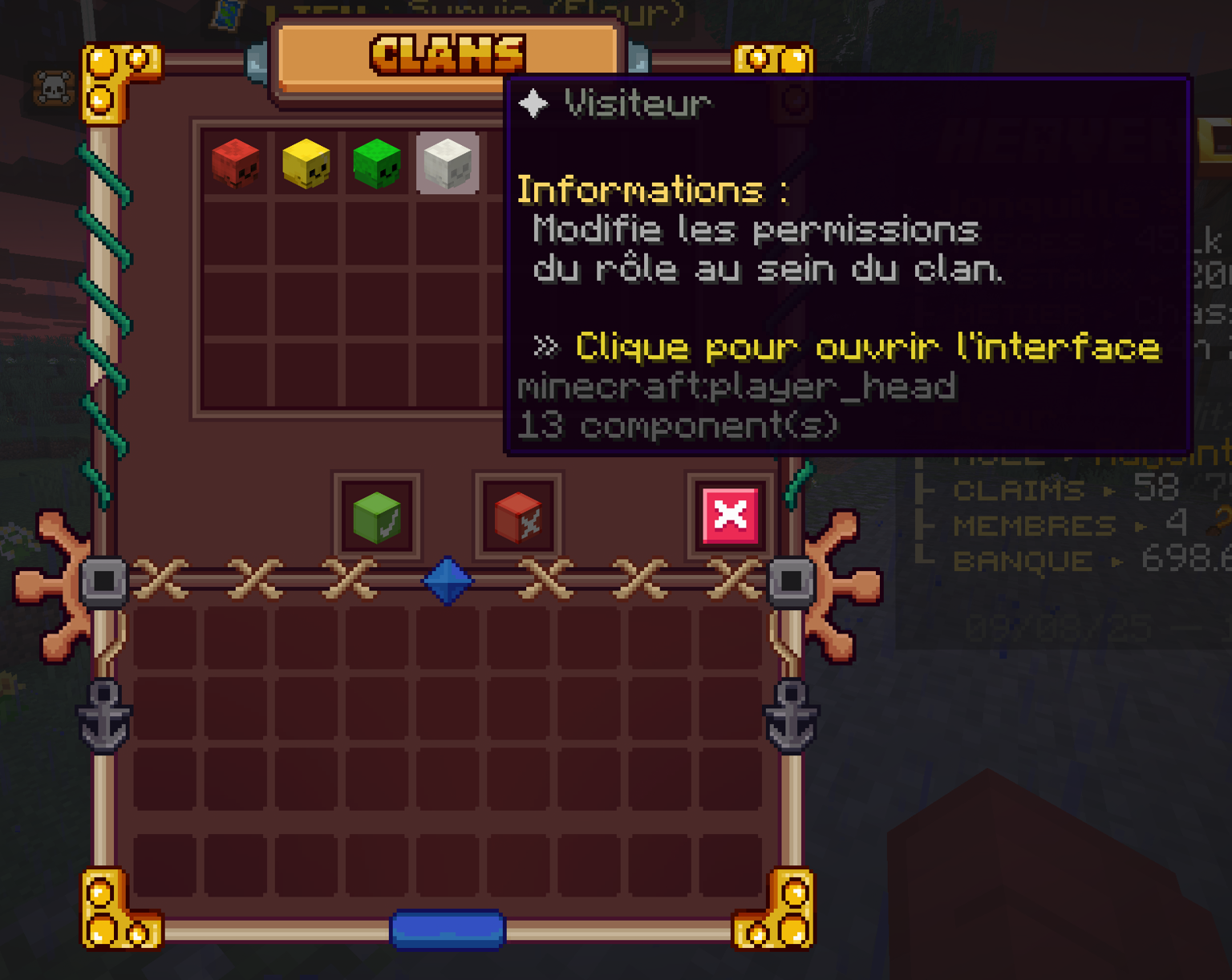Click the green checkmark cube
Screen dimensions: 1232x980
pyautogui.click(x=377, y=517)
